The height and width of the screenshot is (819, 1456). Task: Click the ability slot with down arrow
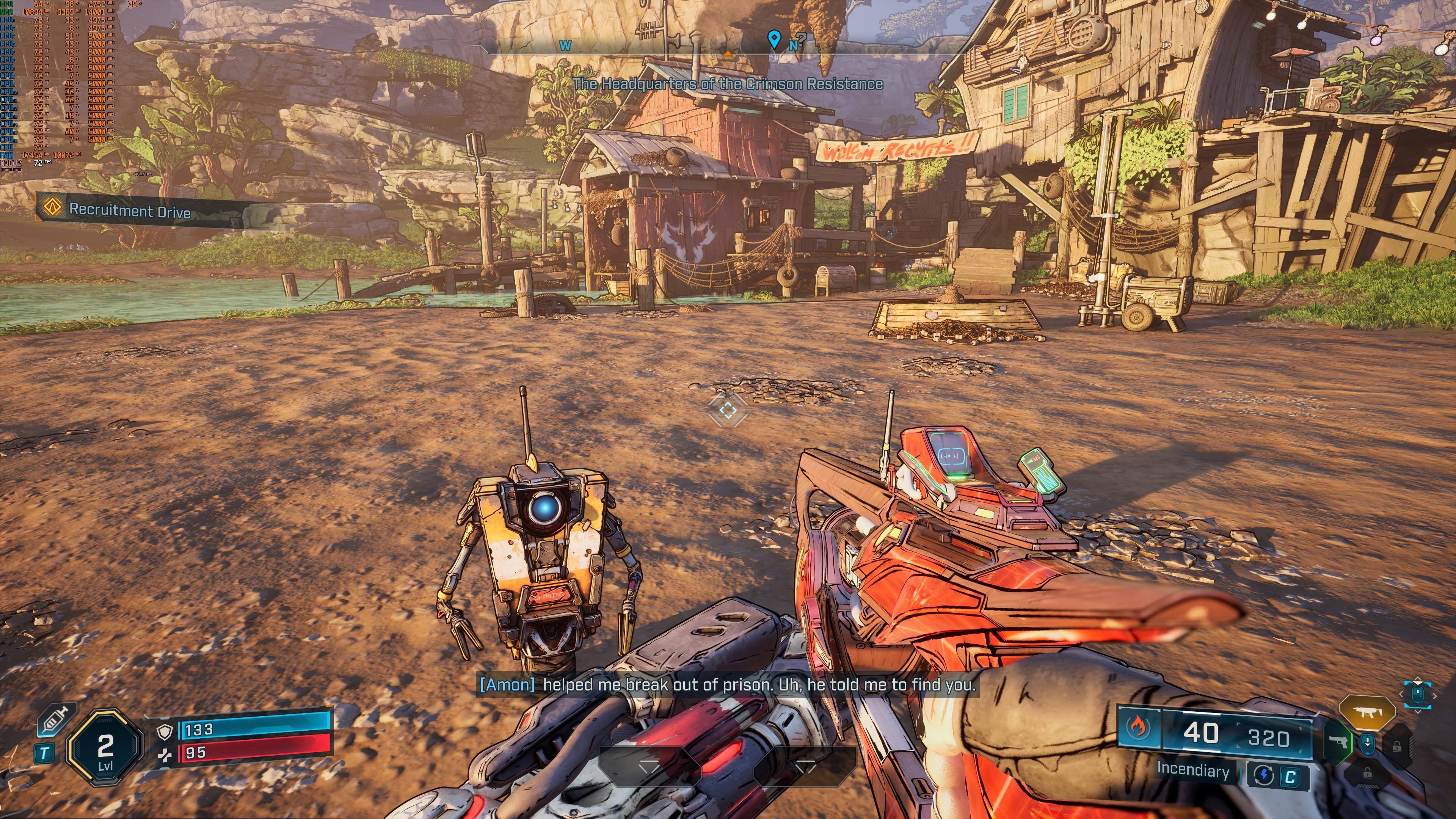click(649, 766)
